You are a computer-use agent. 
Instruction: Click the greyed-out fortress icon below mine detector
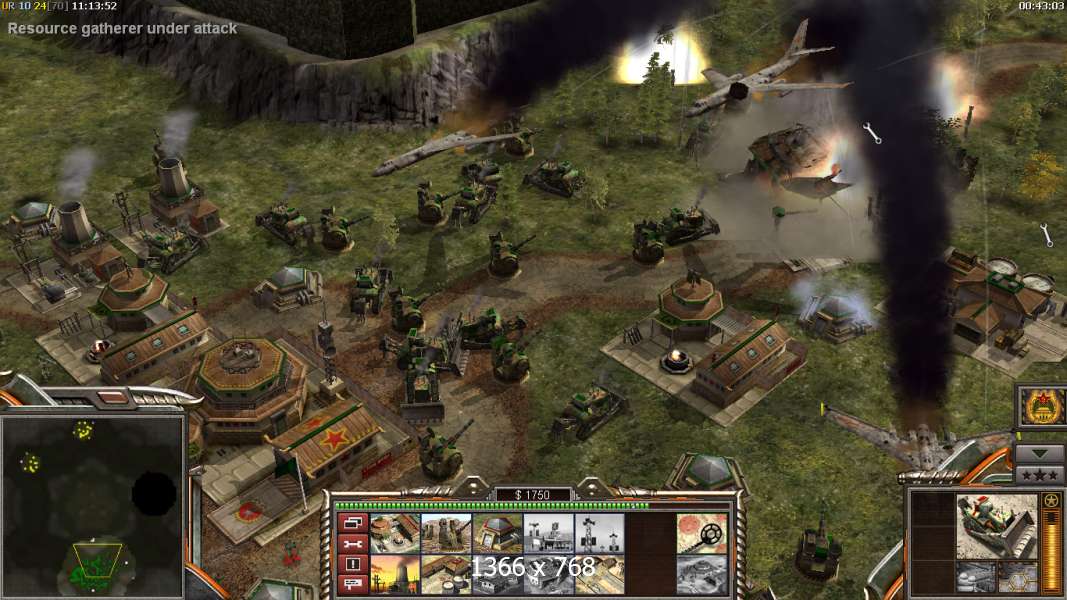(x=701, y=573)
